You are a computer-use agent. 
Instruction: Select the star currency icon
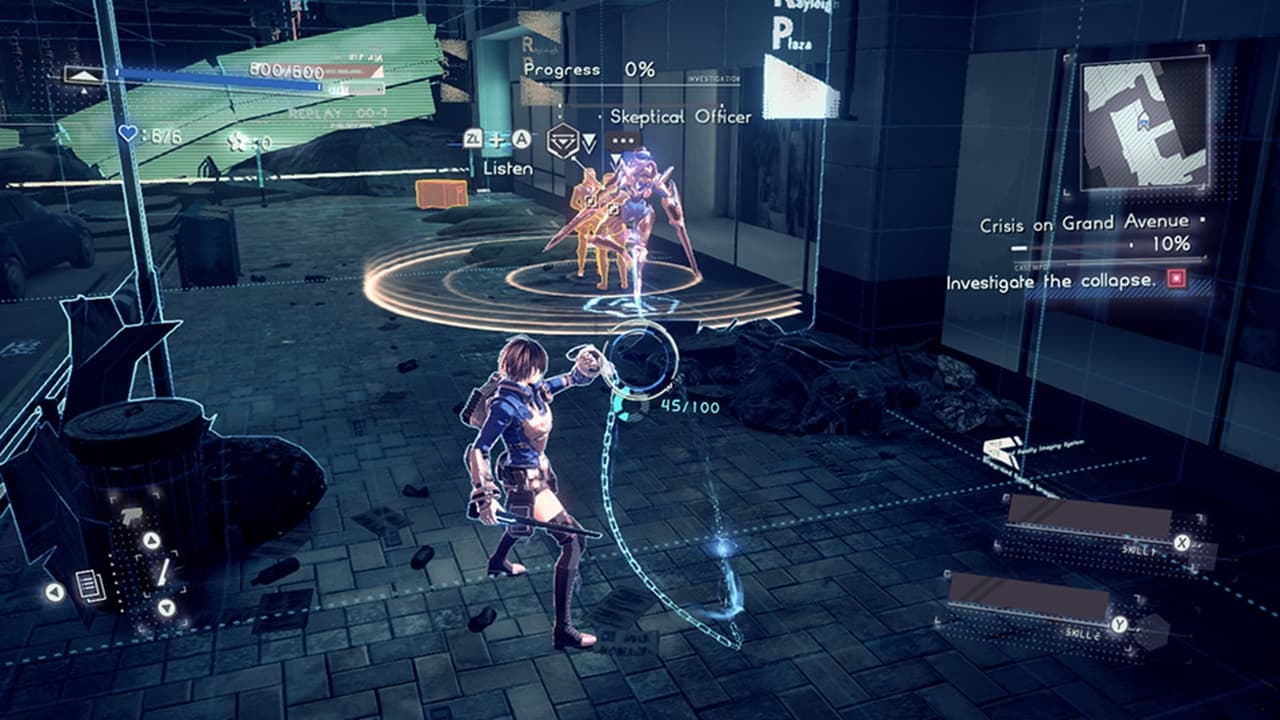235,142
